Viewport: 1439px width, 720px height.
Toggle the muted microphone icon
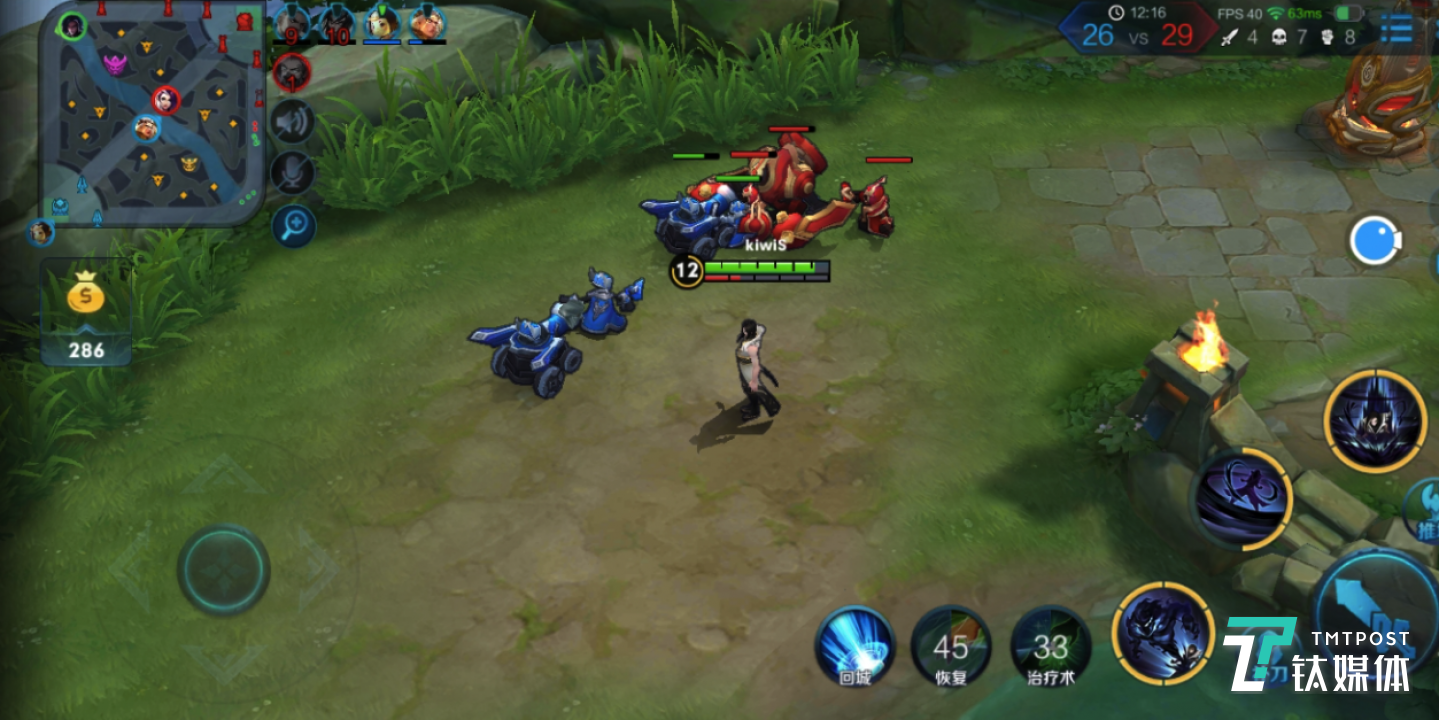(x=293, y=173)
